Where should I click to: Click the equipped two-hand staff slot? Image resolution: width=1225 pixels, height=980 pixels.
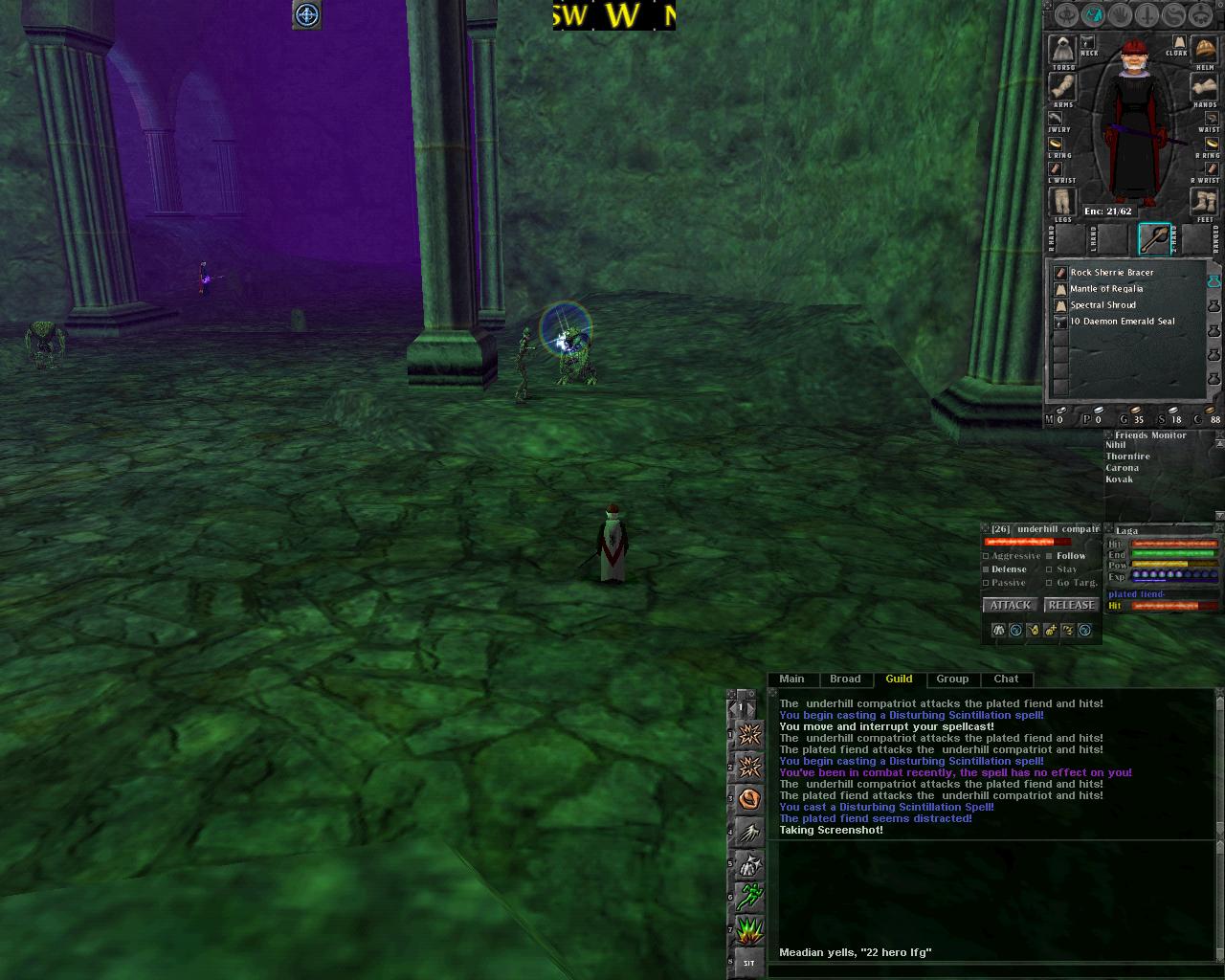[1154, 238]
